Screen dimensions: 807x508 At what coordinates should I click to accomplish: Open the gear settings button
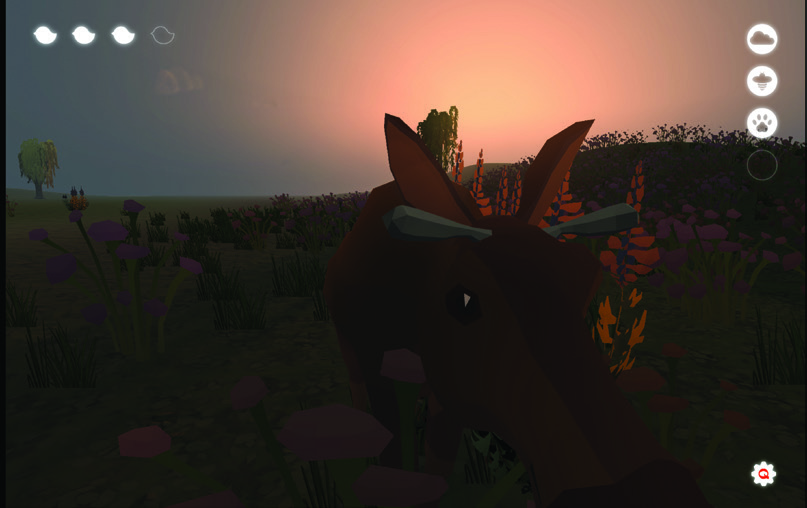tap(764, 474)
